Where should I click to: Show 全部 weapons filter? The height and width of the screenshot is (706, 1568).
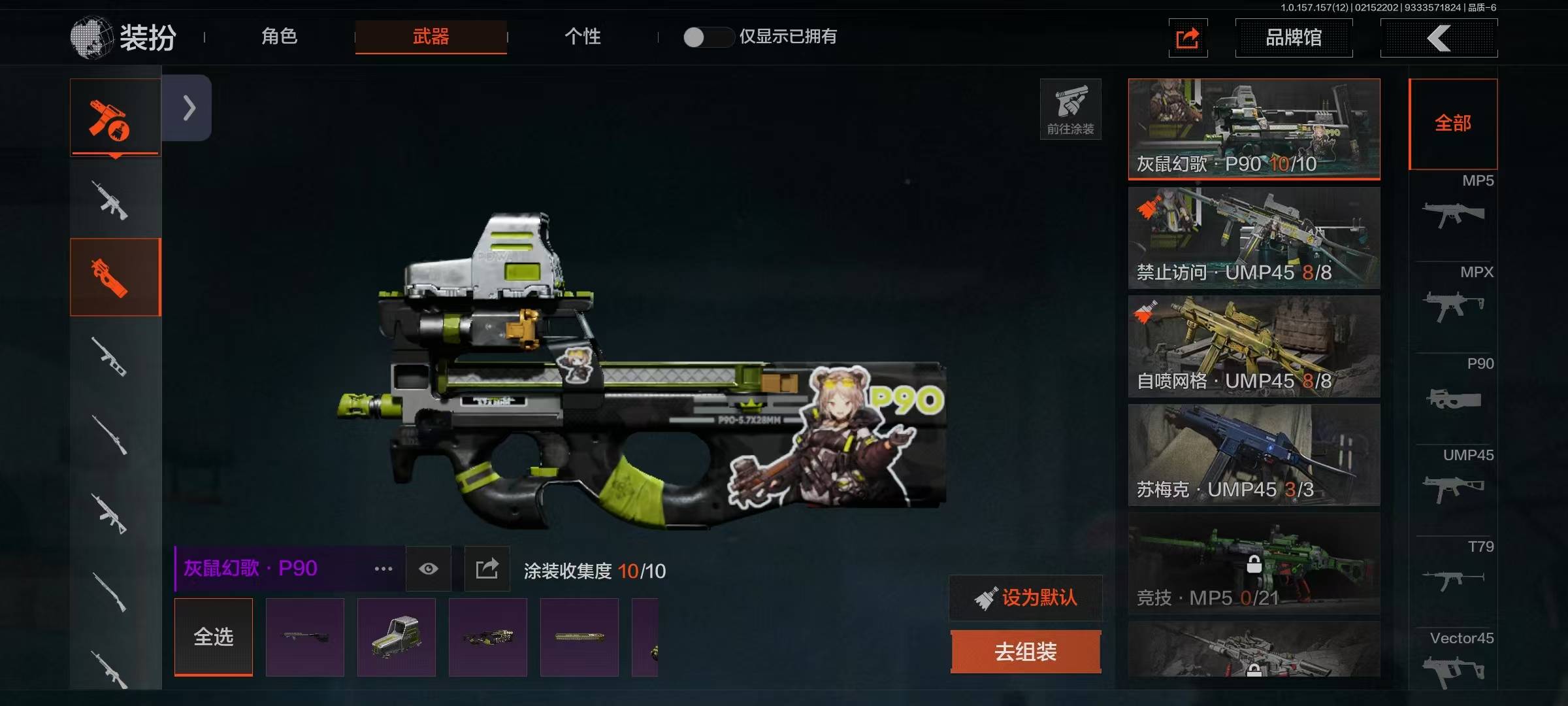coord(1452,124)
